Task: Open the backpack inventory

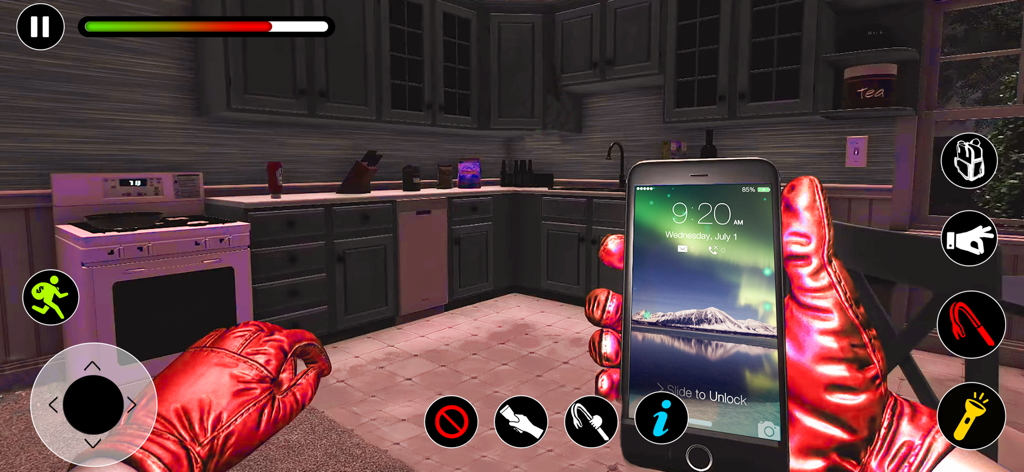Action: (x=969, y=161)
